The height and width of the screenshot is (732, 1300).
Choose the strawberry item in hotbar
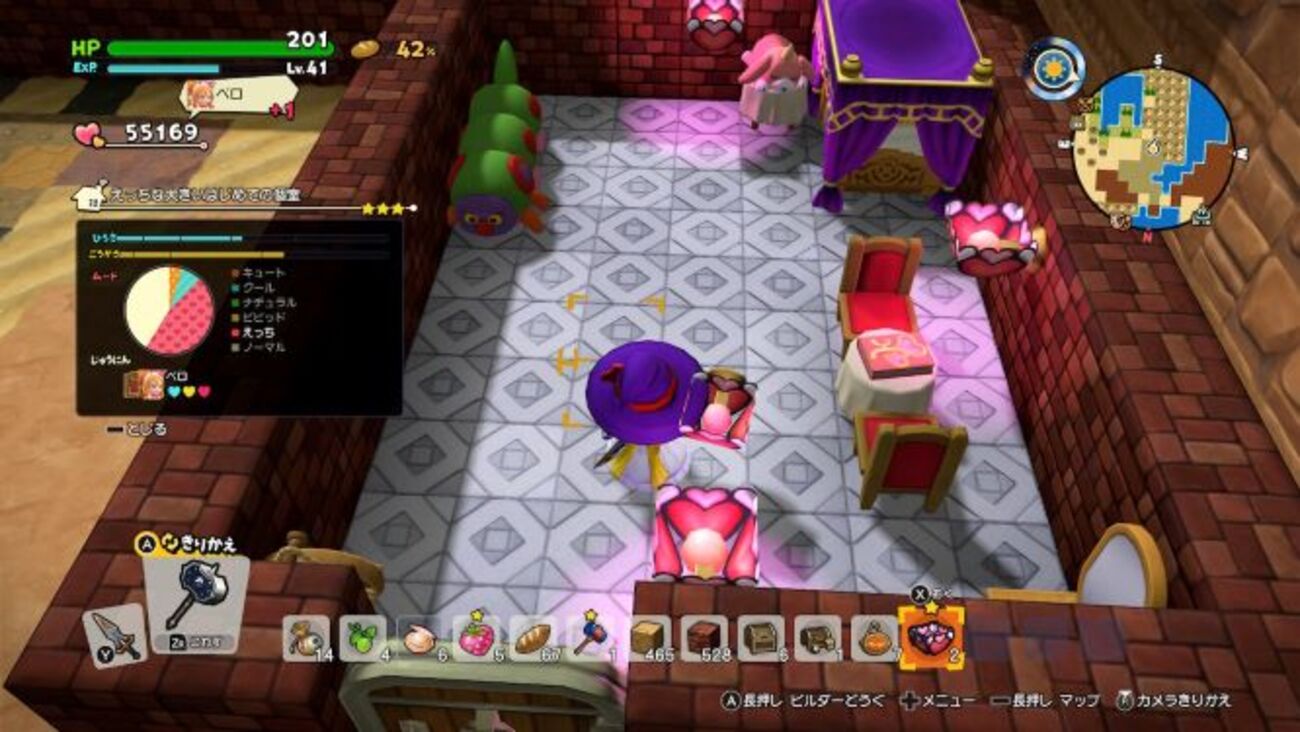tap(475, 639)
